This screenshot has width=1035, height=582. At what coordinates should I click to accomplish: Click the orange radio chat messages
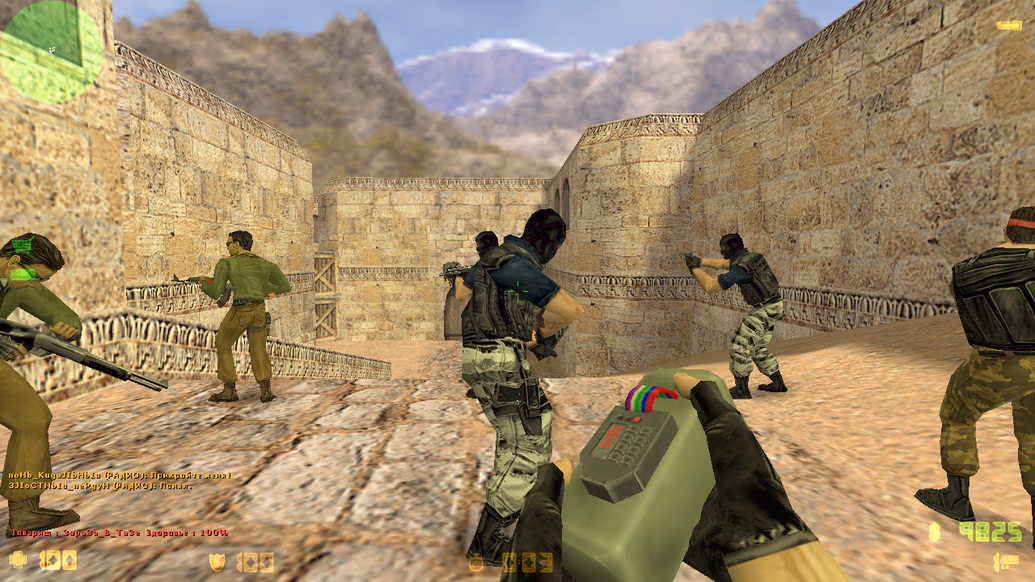click(120, 479)
